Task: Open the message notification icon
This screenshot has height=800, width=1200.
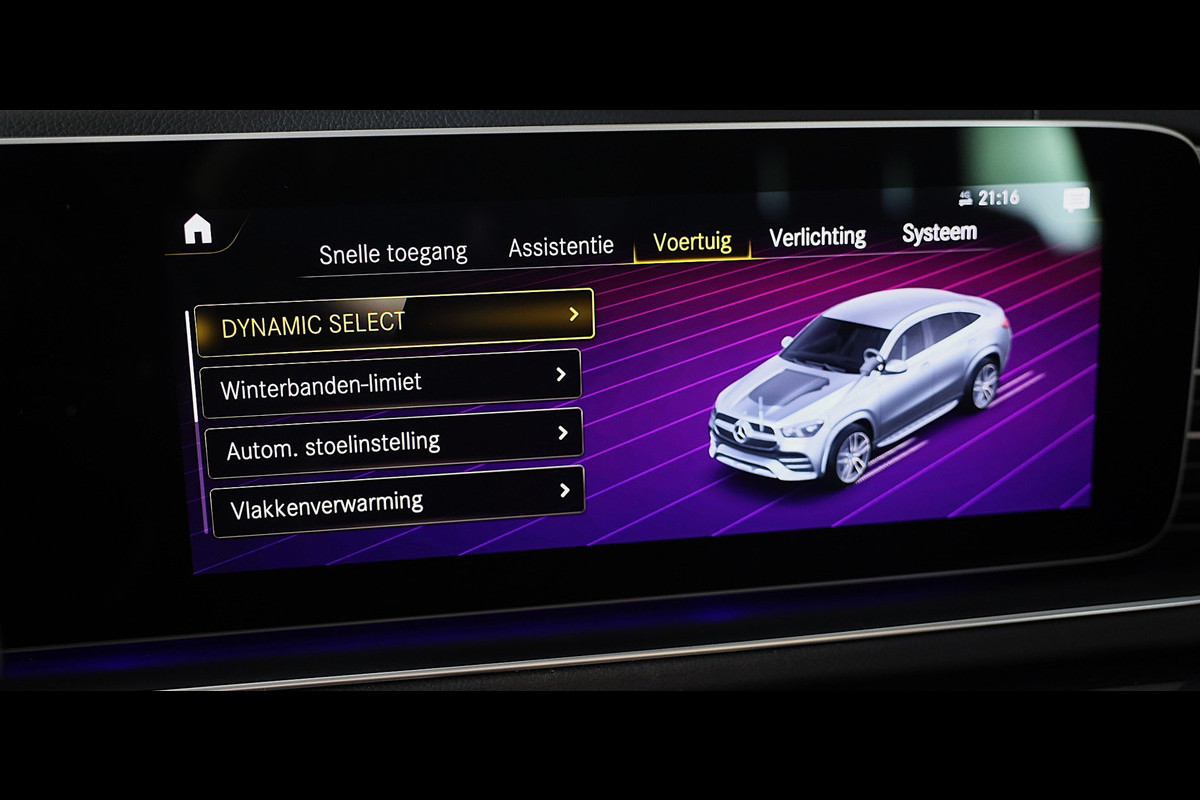Action: (x=1076, y=200)
